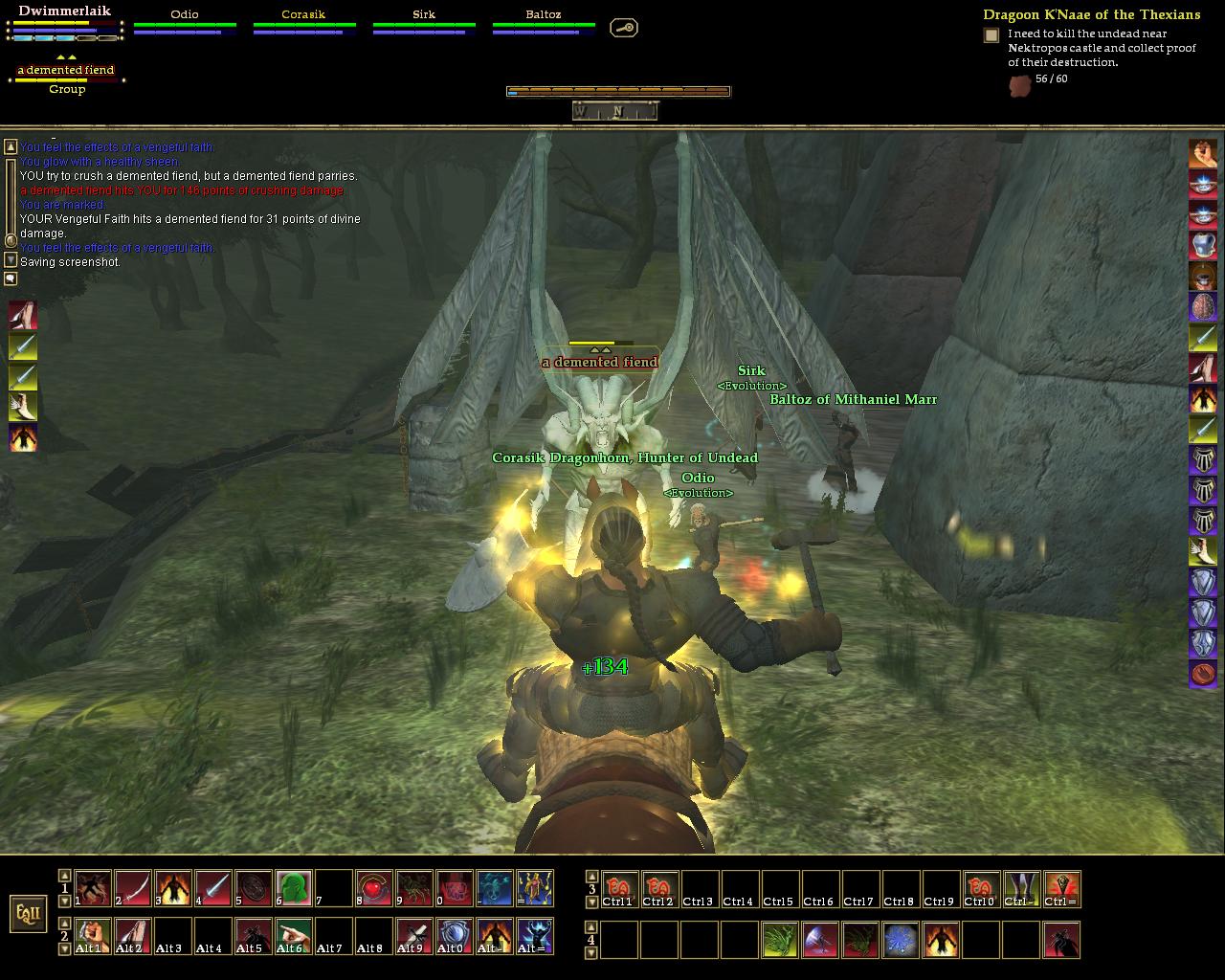Open the EQII main menu button
This screenshot has height=980, width=1225.
[x=29, y=913]
